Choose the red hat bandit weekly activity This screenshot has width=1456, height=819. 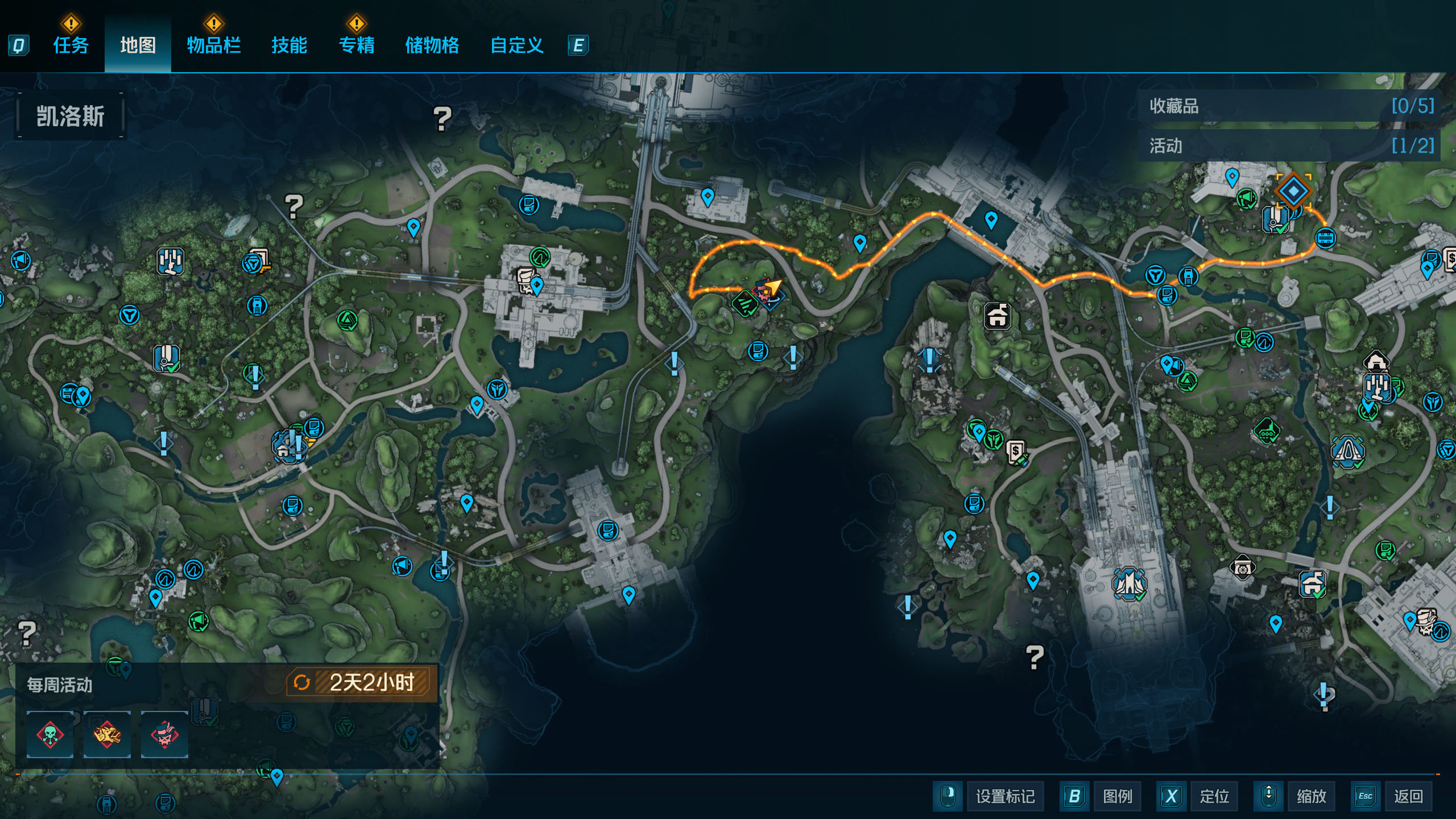(164, 734)
